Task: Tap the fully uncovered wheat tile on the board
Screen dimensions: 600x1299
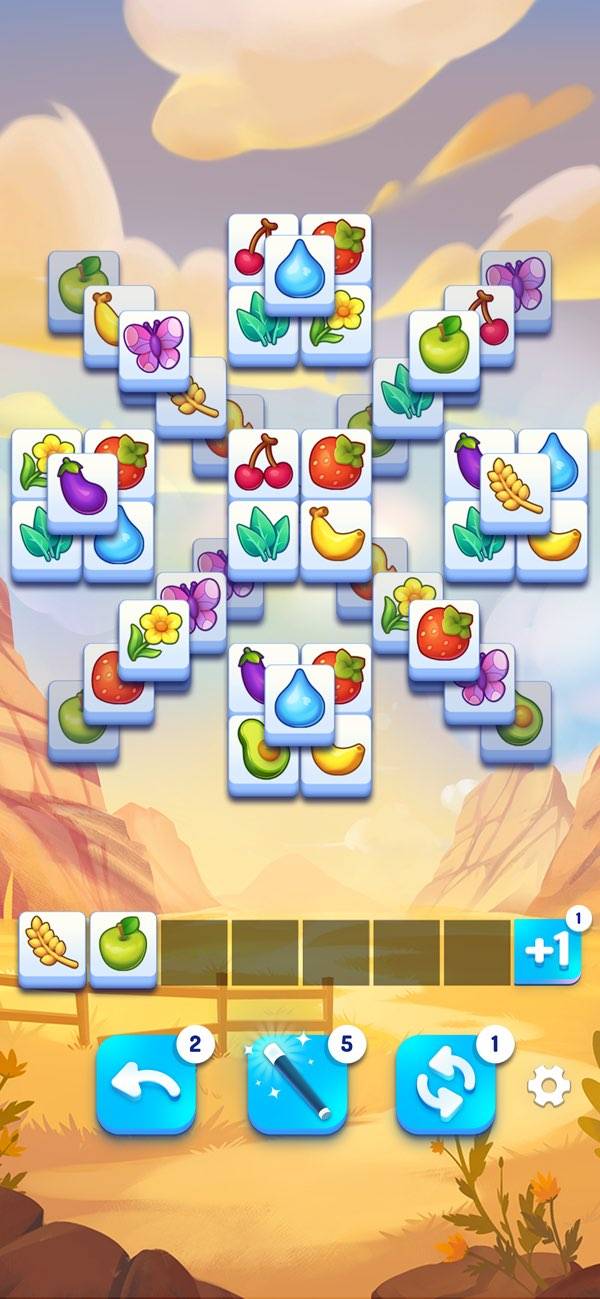Action: [x=515, y=485]
